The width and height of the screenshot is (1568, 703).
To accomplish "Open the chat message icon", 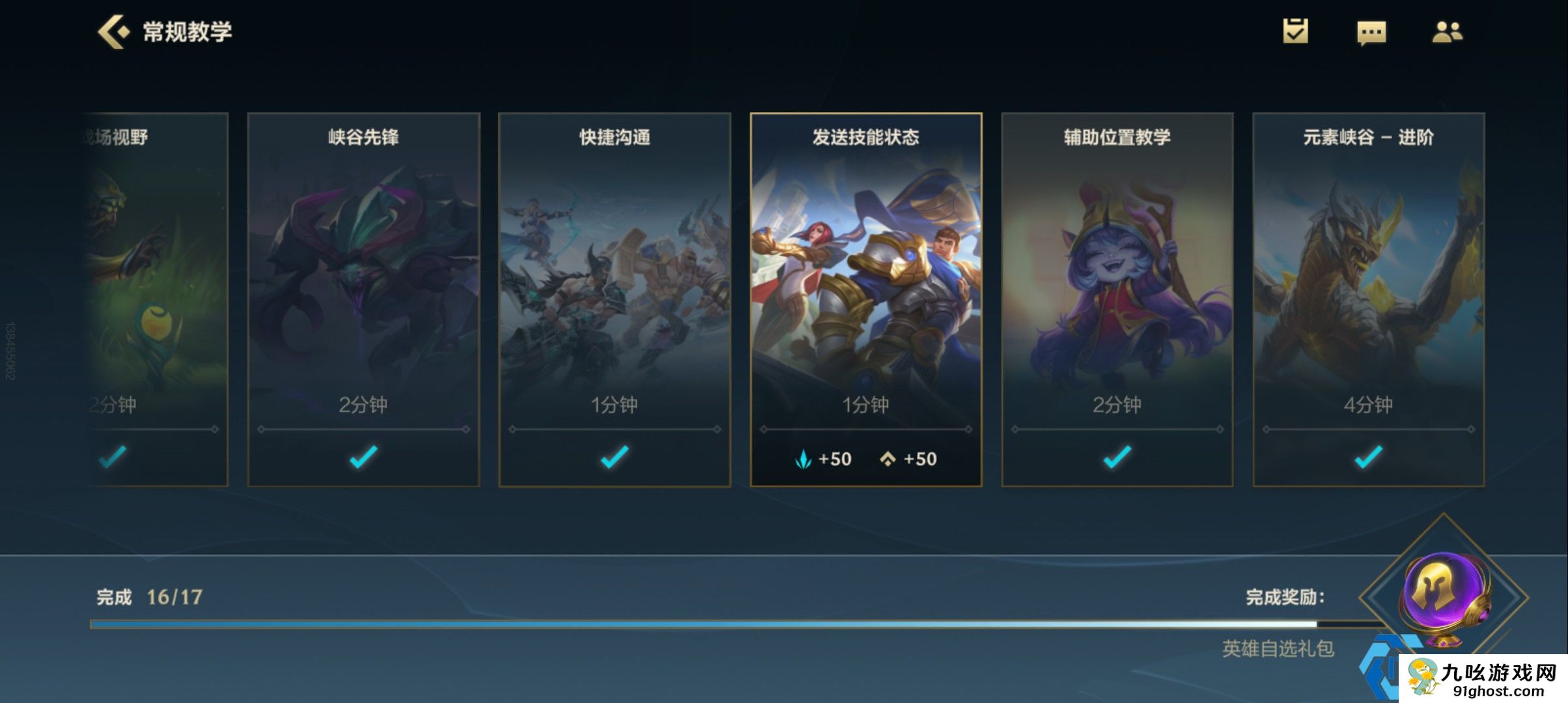I will (x=1371, y=33).
